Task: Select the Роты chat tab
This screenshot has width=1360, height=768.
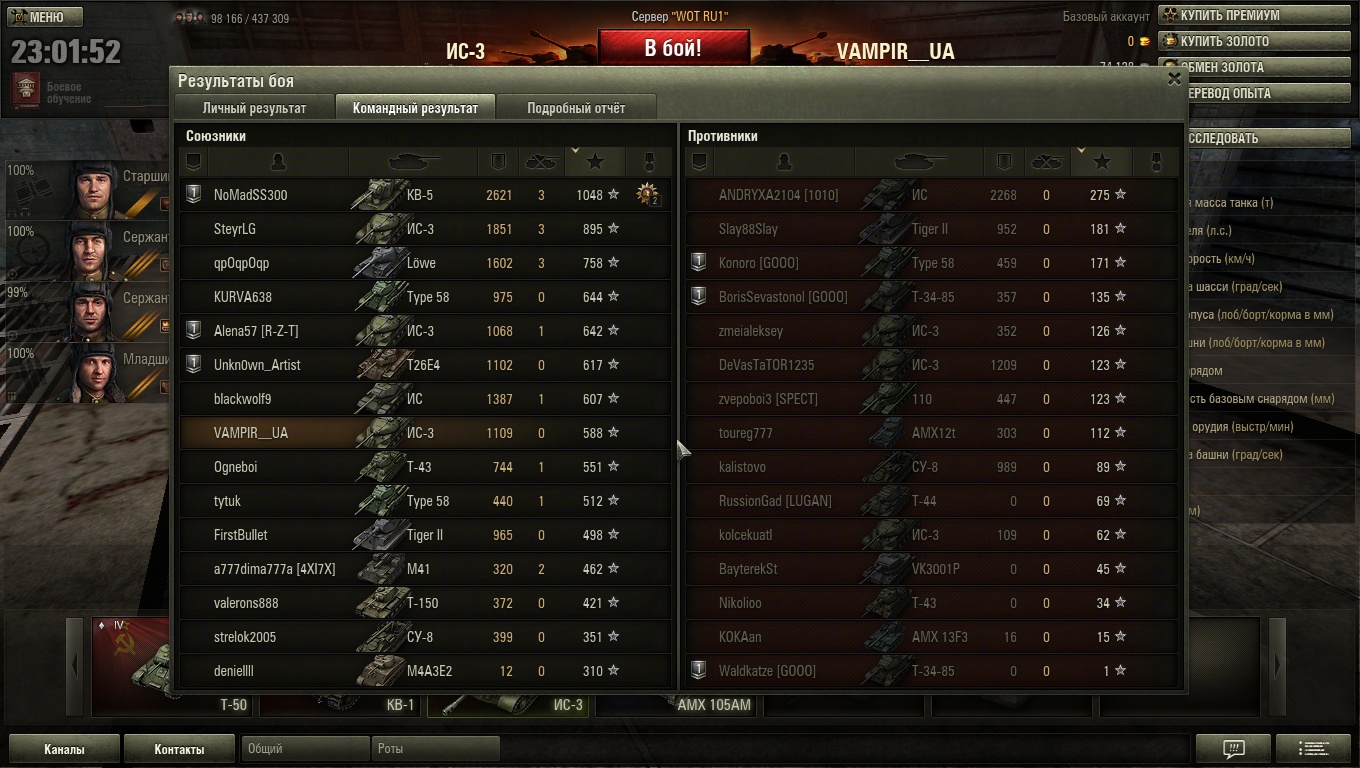Action: 435,748
